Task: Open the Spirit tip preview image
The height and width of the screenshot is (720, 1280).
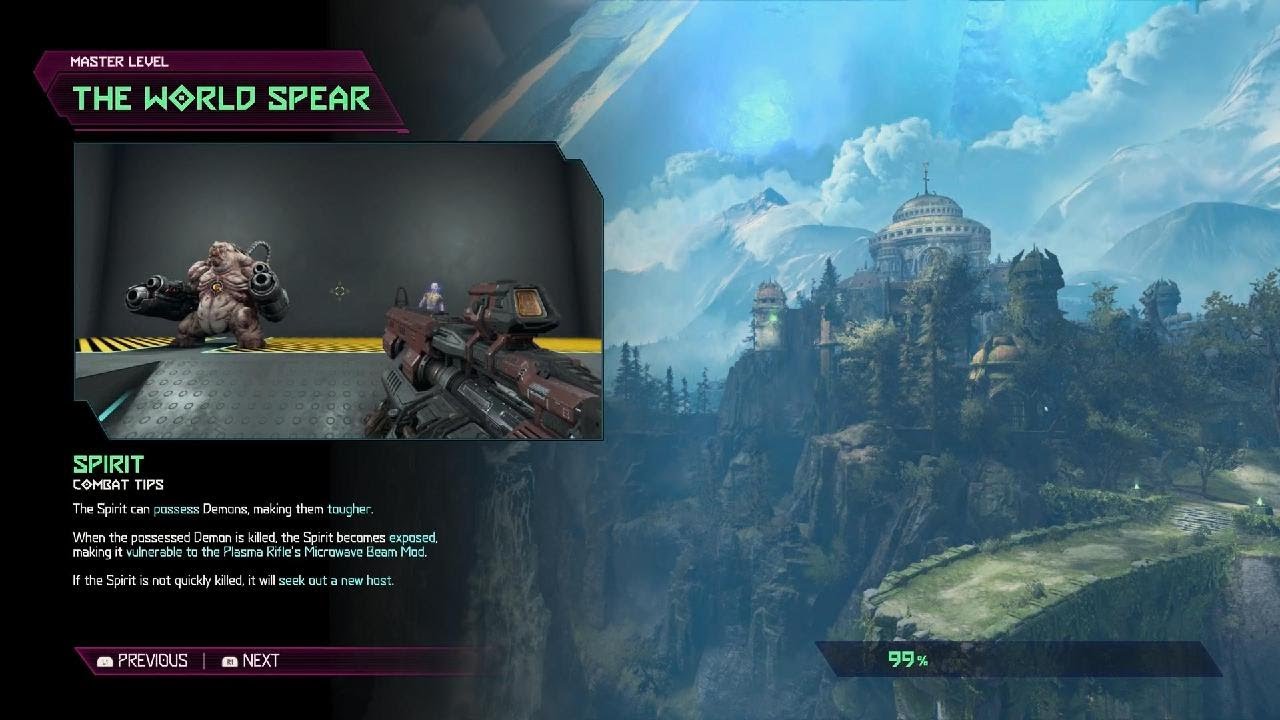Action: (x=338, y=292)
